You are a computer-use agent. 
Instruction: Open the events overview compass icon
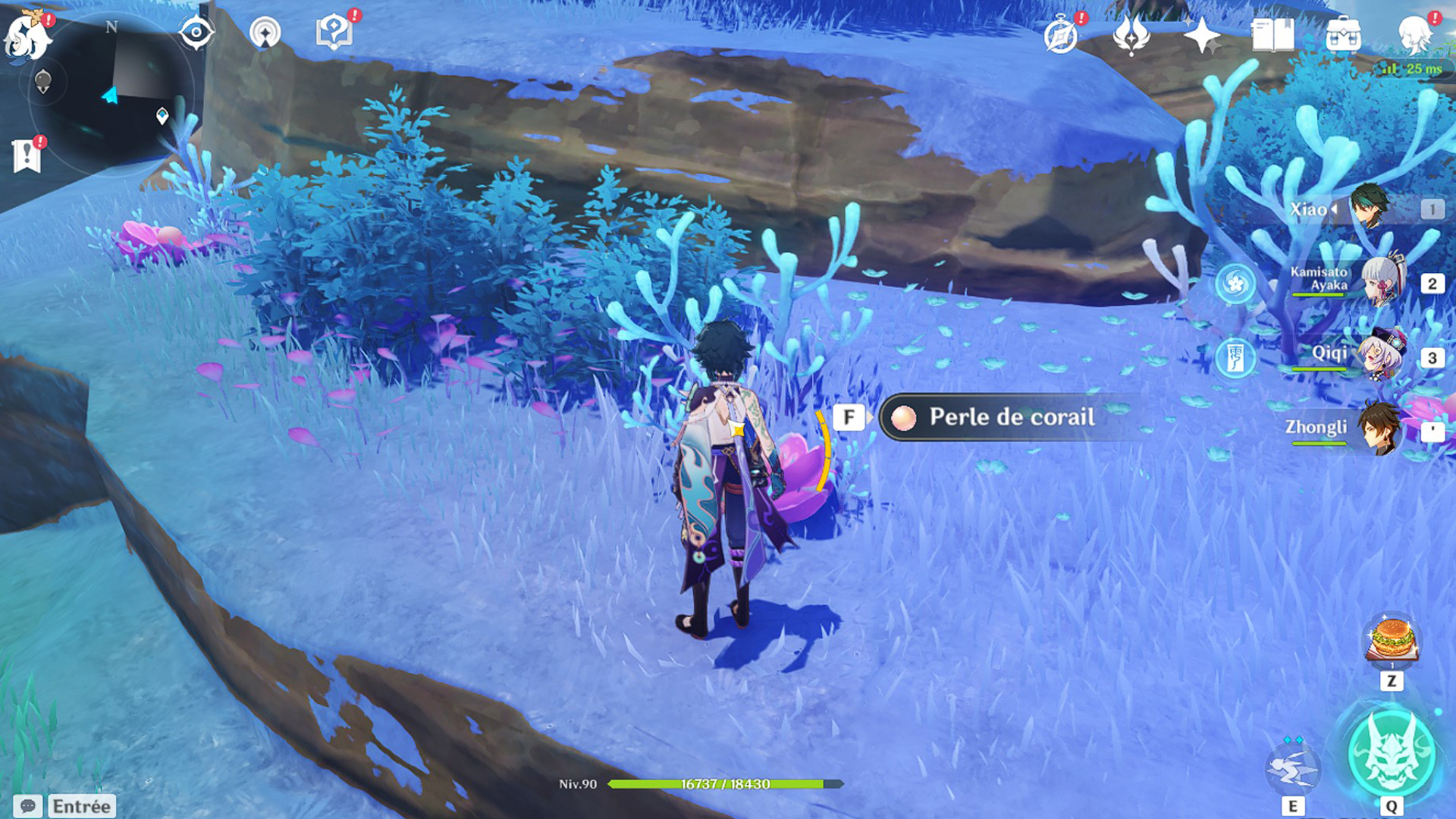click(x=1062, y=34)
